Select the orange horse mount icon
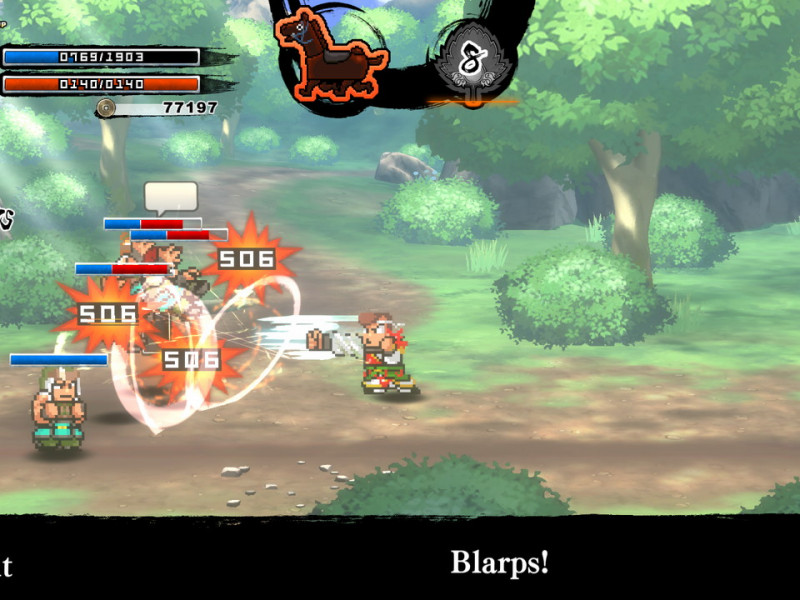Screen dimensions: 800x600 (331, 57)
